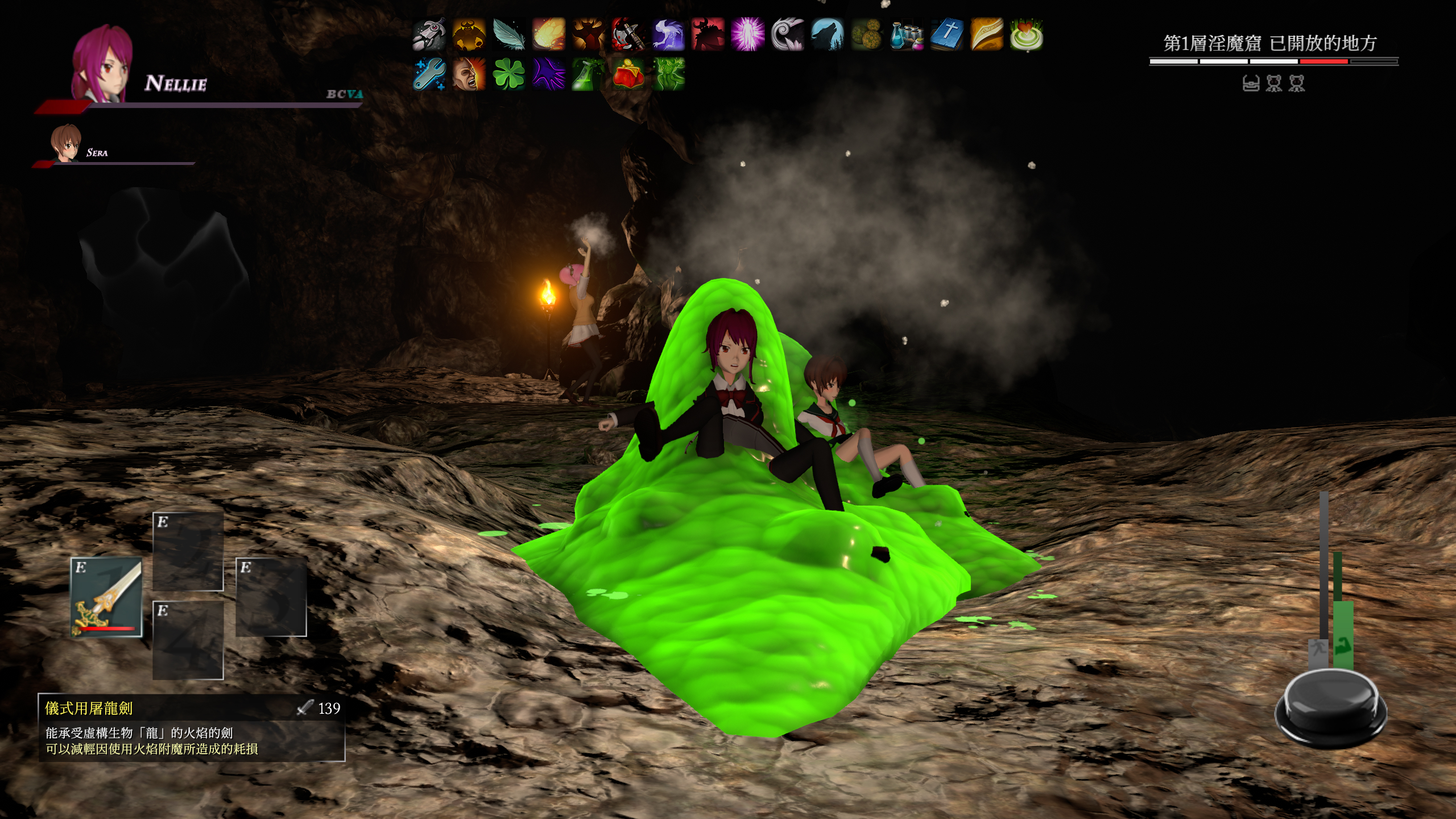This screenshot has height=819, width=1456.
Task: Inspect the fireball meteor icon
Action: pyautogui.click(x=548, y=34)
